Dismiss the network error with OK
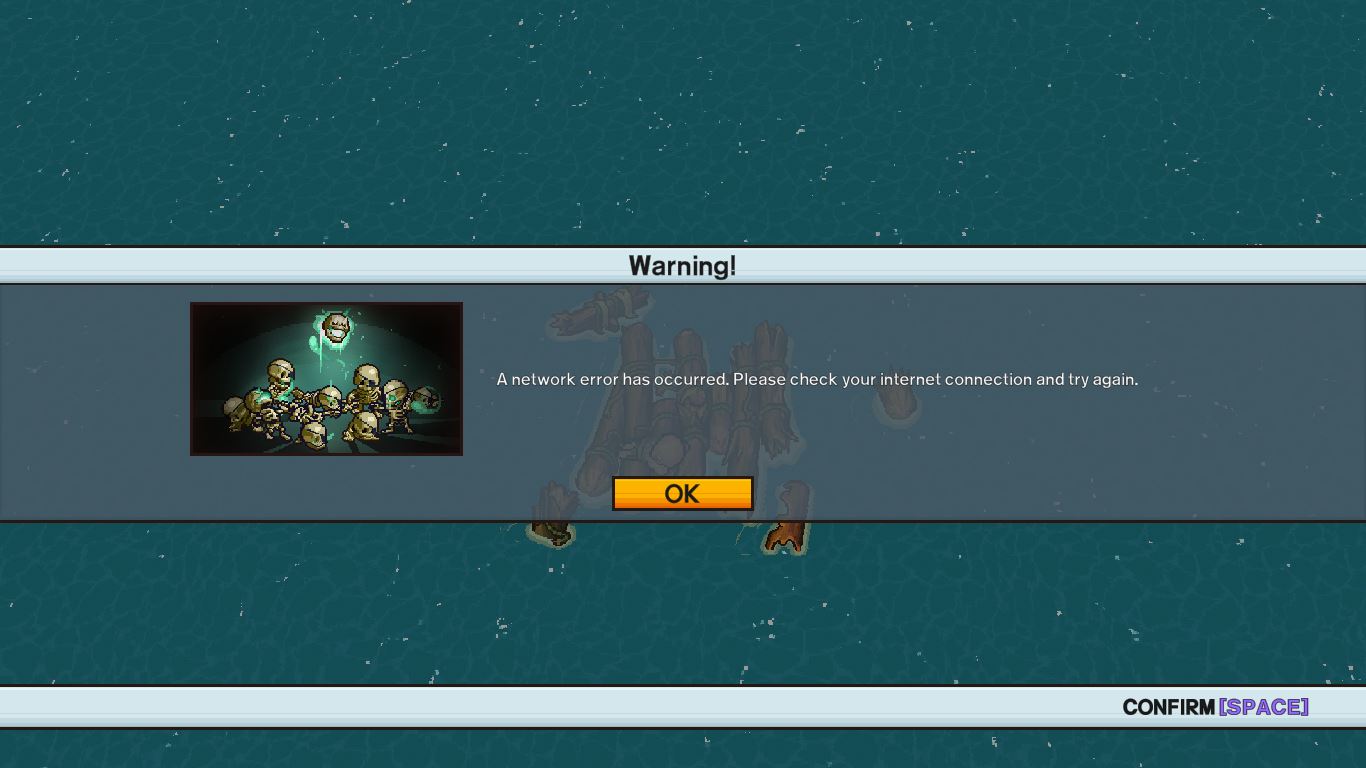The width and height of the screenshot is (1366, 768). point(682,493)
